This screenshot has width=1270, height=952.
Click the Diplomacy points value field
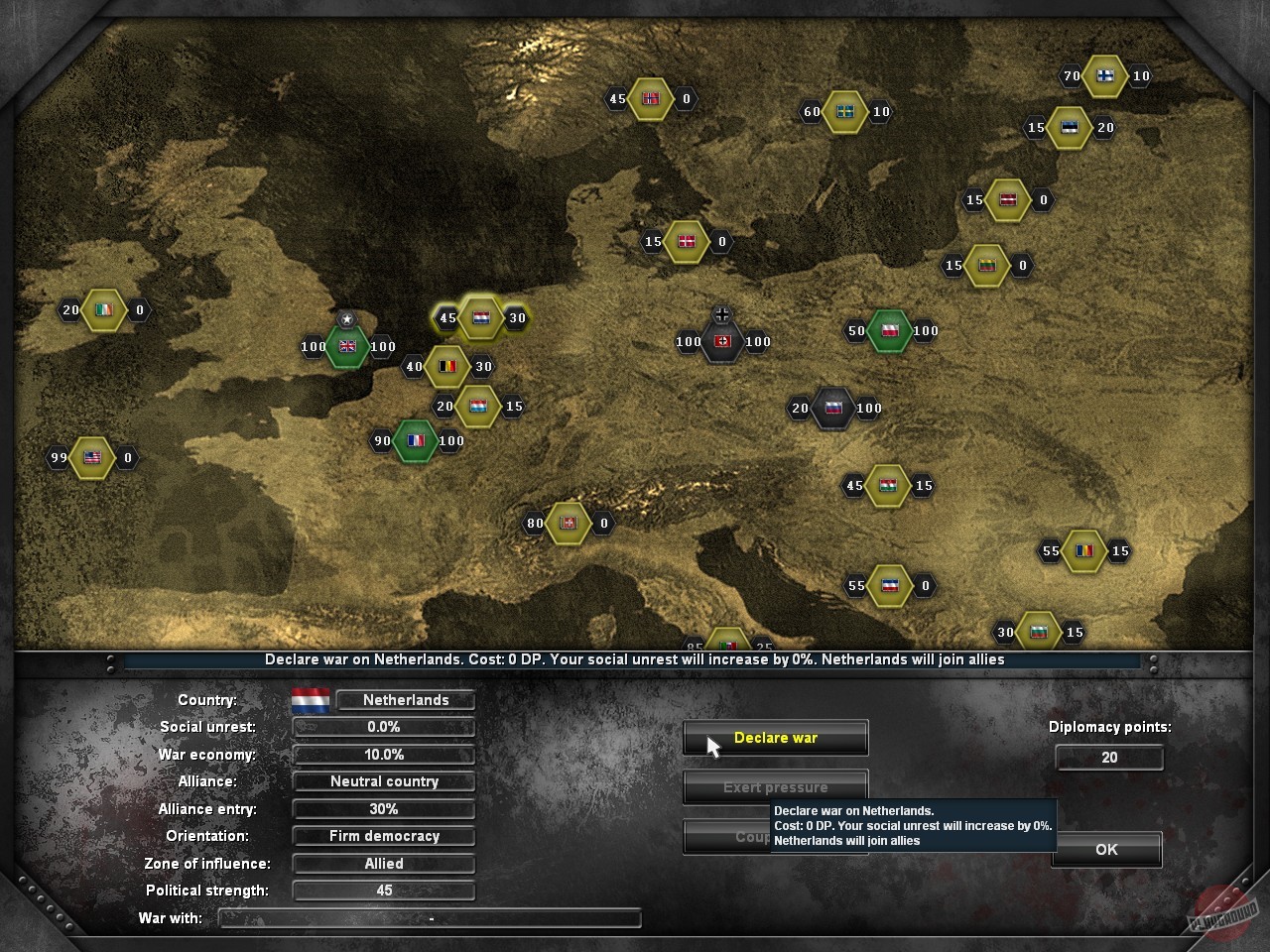(1109, 758)
